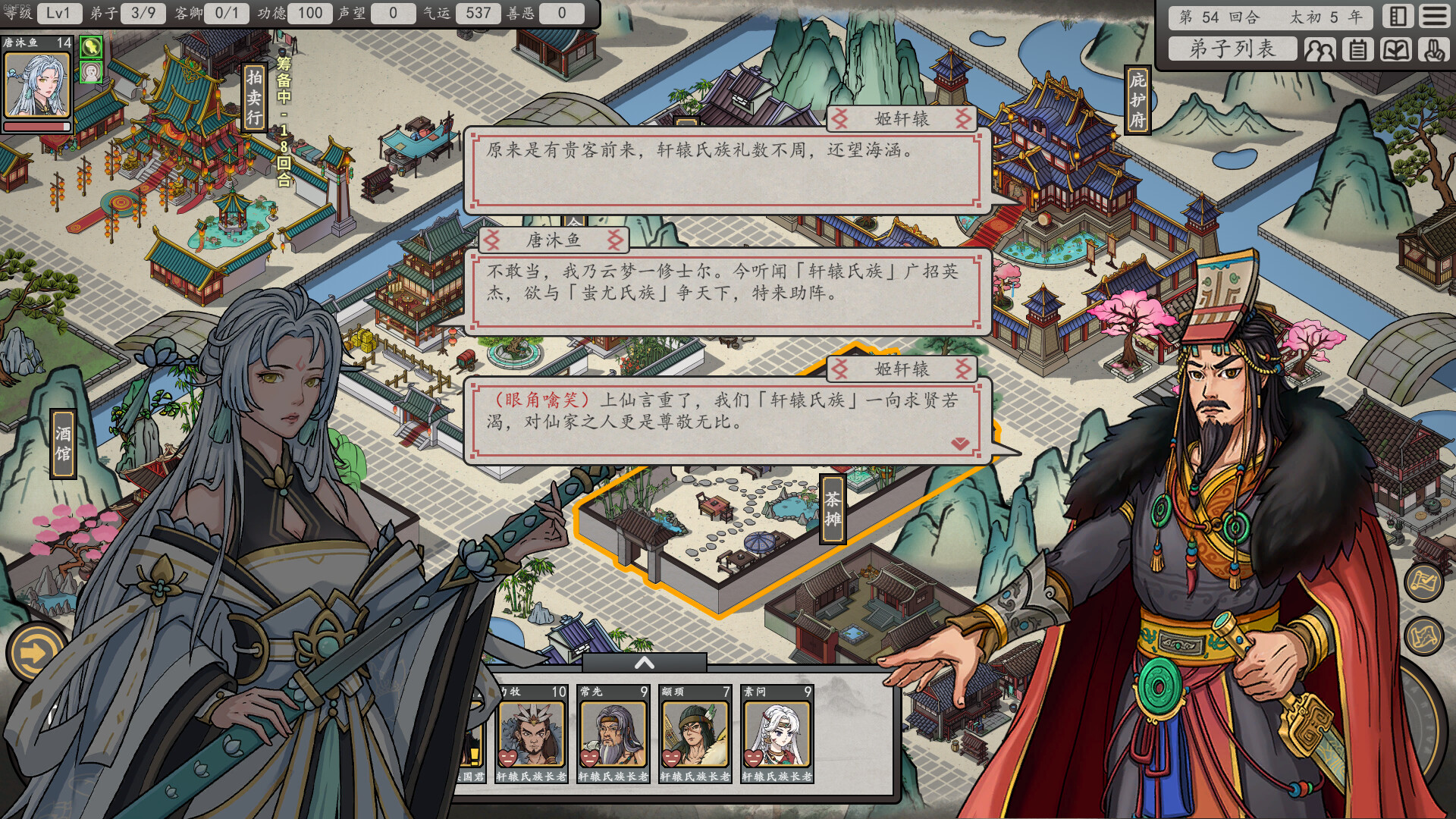Click the 酒馆 (tavern) building label
Image resolution: width=1456 pixels, height=819 pixels.
click(x=62, y=442)
